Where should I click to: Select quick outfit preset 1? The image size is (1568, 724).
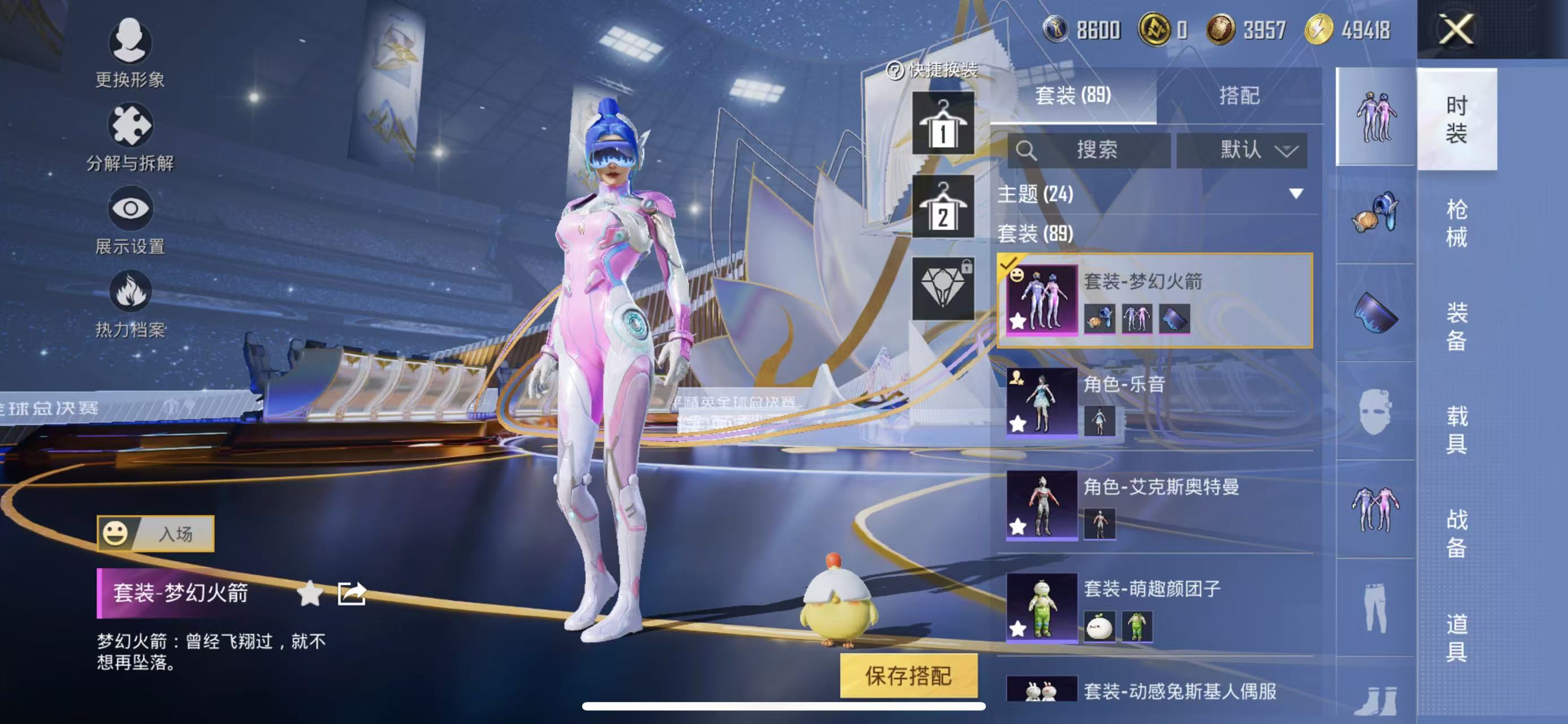click(x=942, y=123)
